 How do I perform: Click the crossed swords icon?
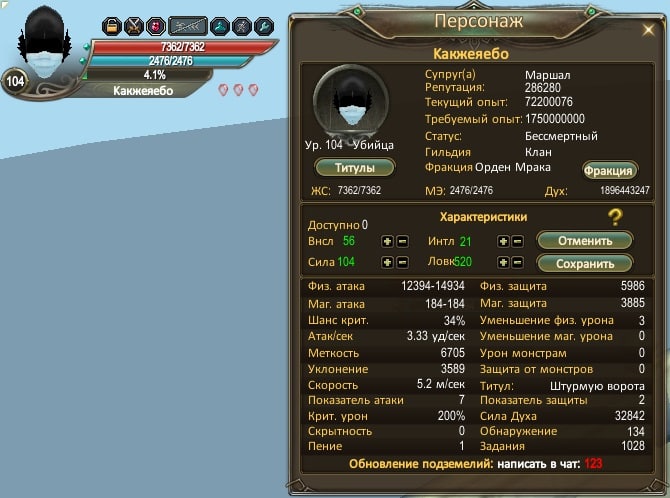(x=134, y=26)
